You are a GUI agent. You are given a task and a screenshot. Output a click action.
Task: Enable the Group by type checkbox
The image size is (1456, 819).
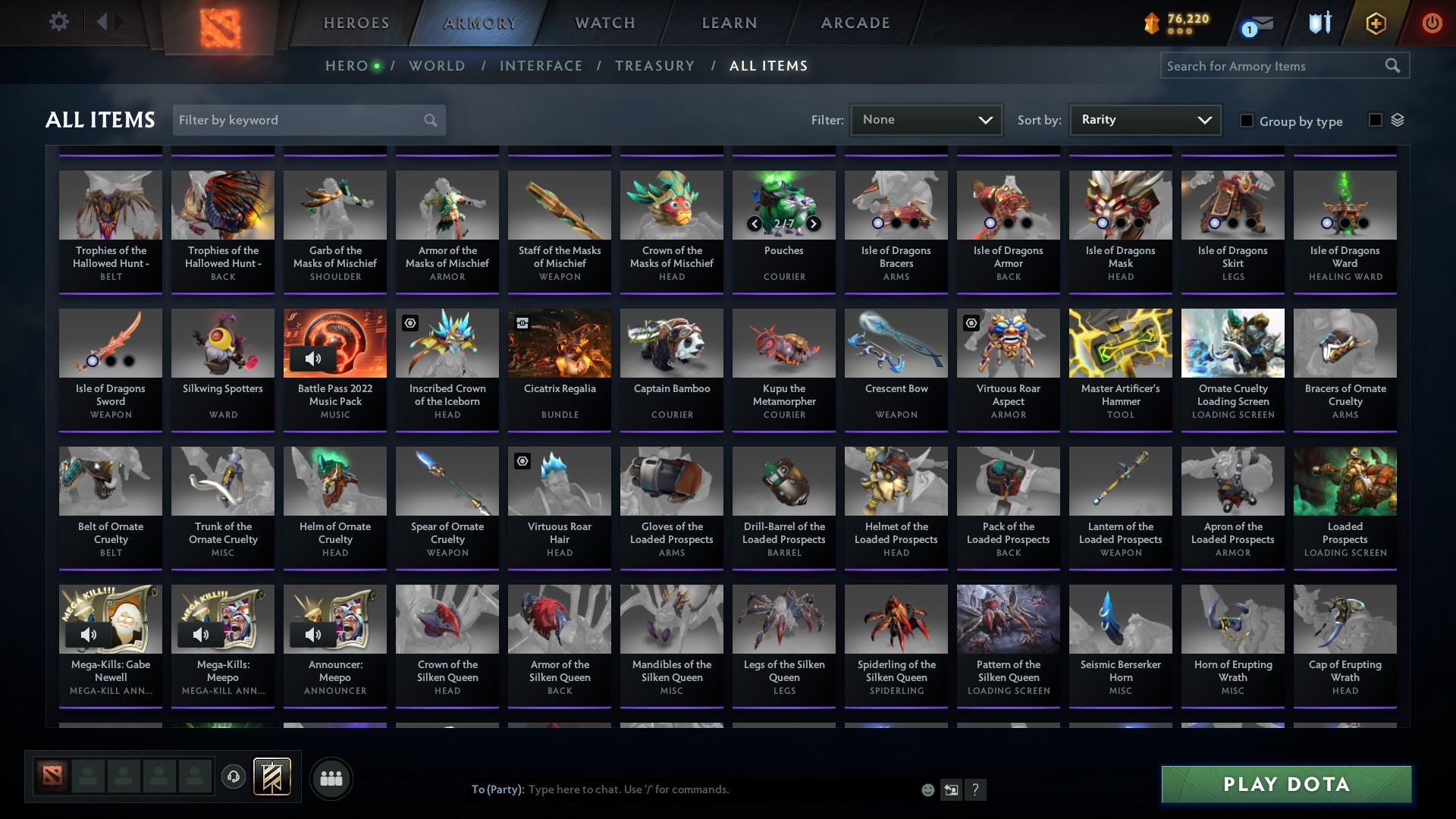[1247, 121]
